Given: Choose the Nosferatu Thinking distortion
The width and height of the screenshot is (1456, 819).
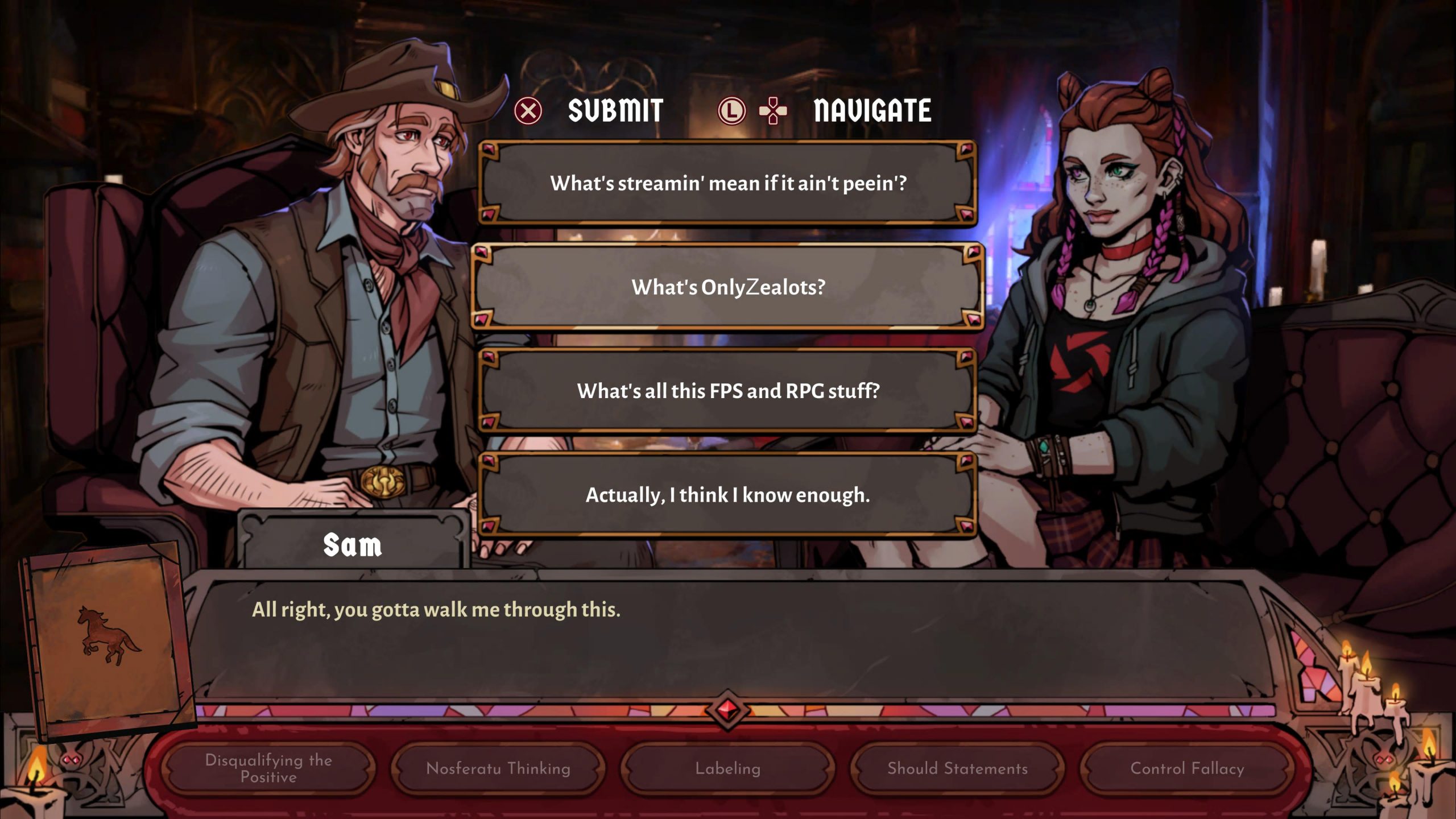Looking at the screenshot, I should (x=498, y=768).
